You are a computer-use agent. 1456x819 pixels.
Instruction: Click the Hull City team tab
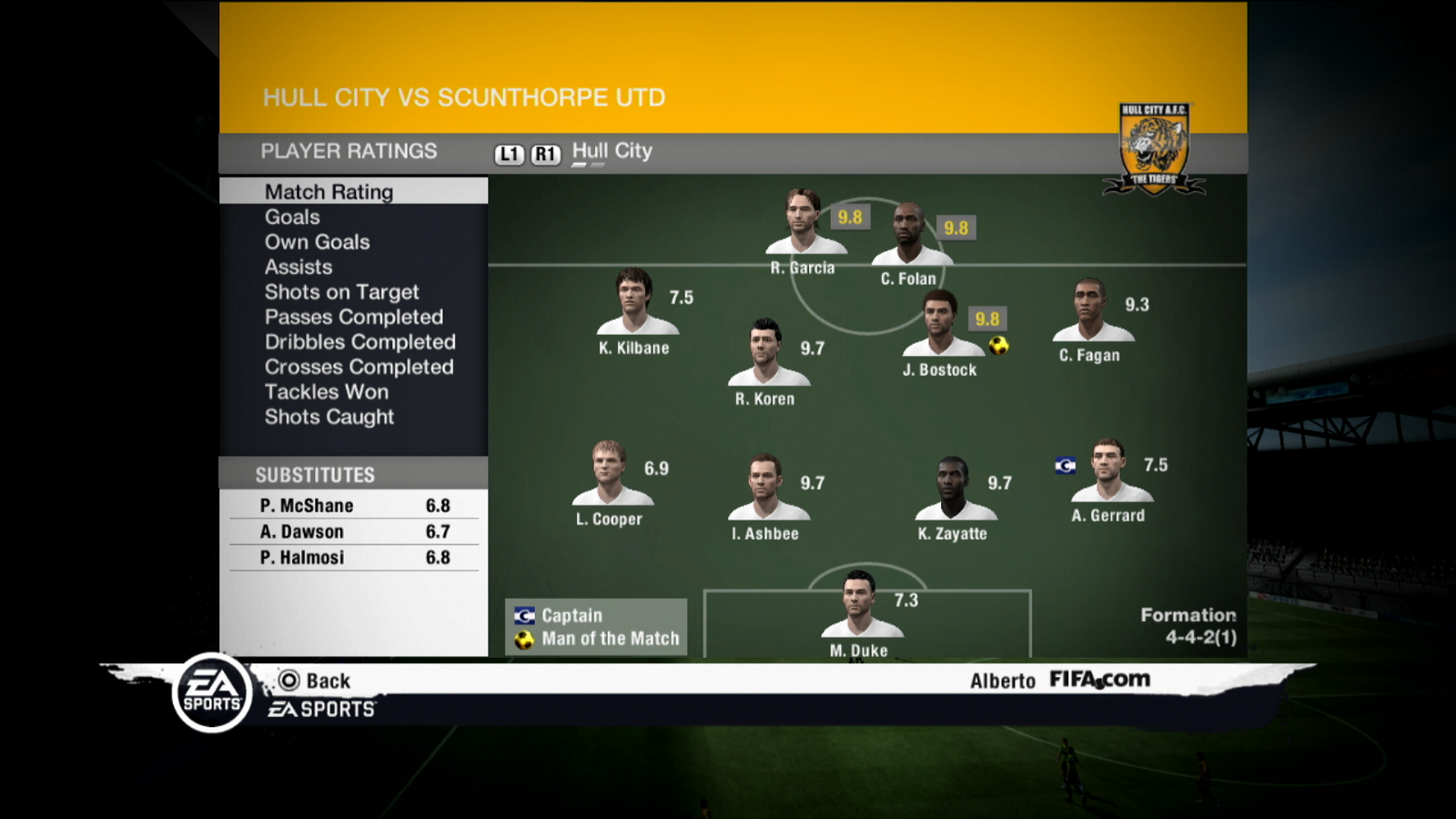click(612, 152)
